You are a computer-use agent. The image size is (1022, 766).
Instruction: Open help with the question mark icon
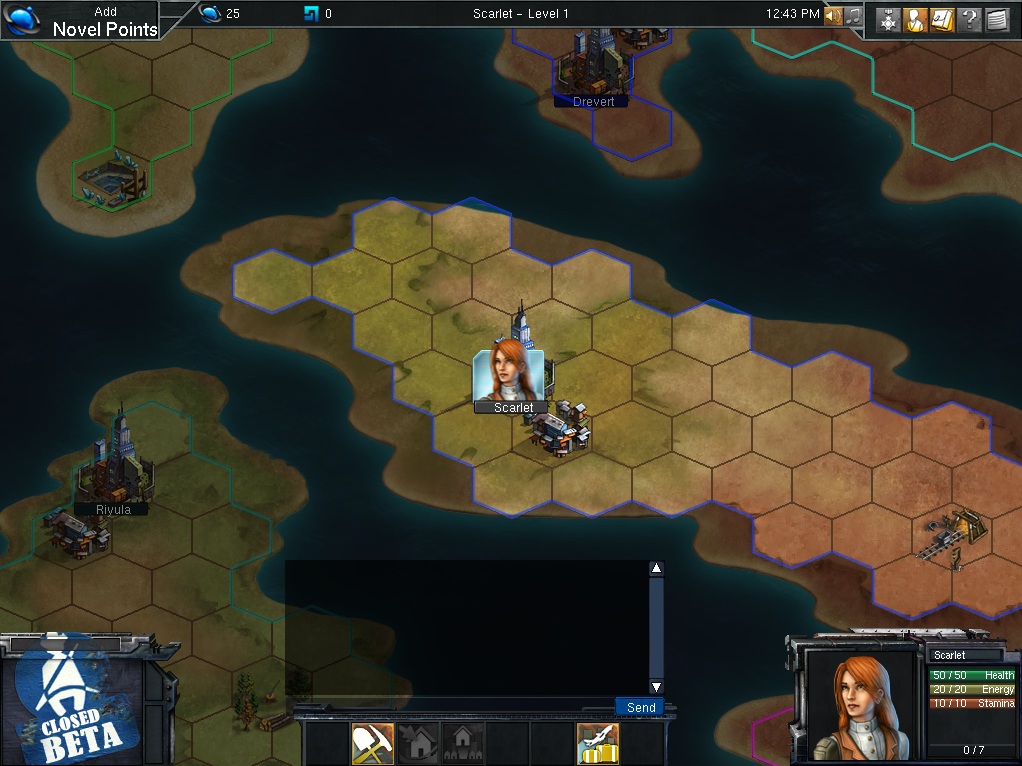pos(969,20)
